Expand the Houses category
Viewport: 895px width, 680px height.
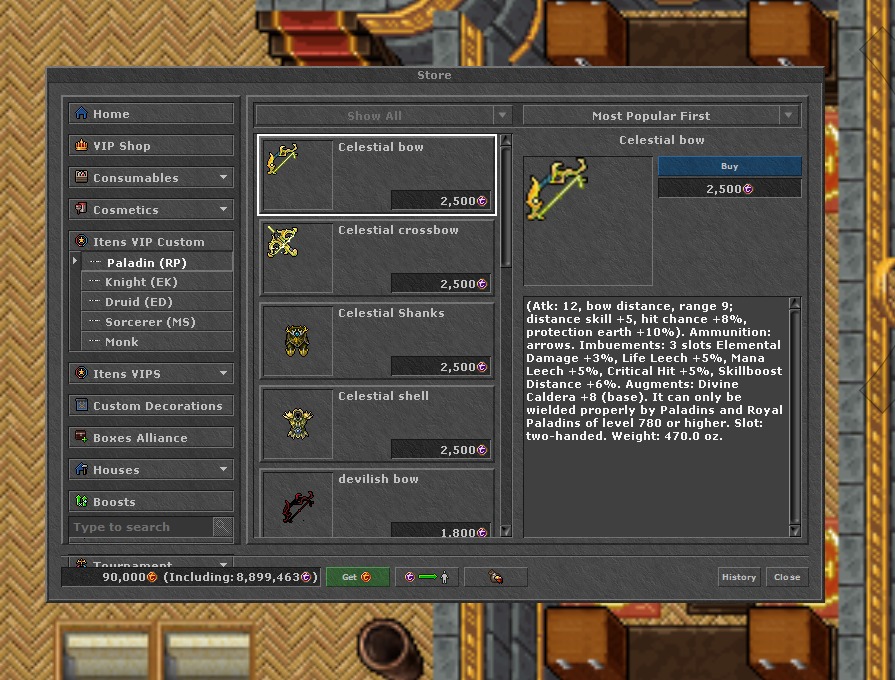150,470
